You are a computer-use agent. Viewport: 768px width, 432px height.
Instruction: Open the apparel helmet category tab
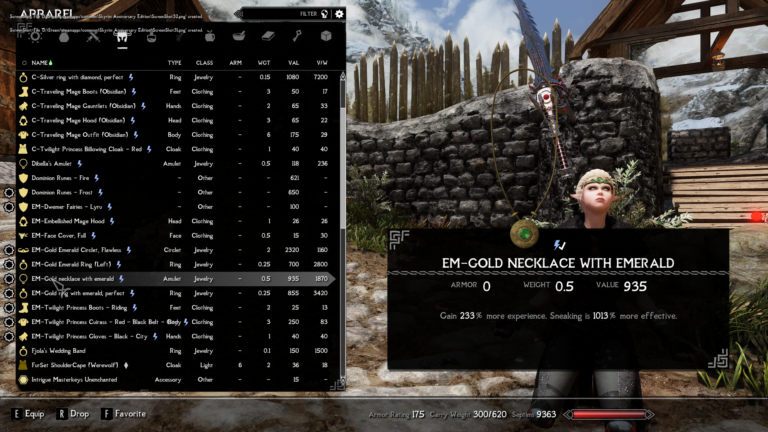123,37
